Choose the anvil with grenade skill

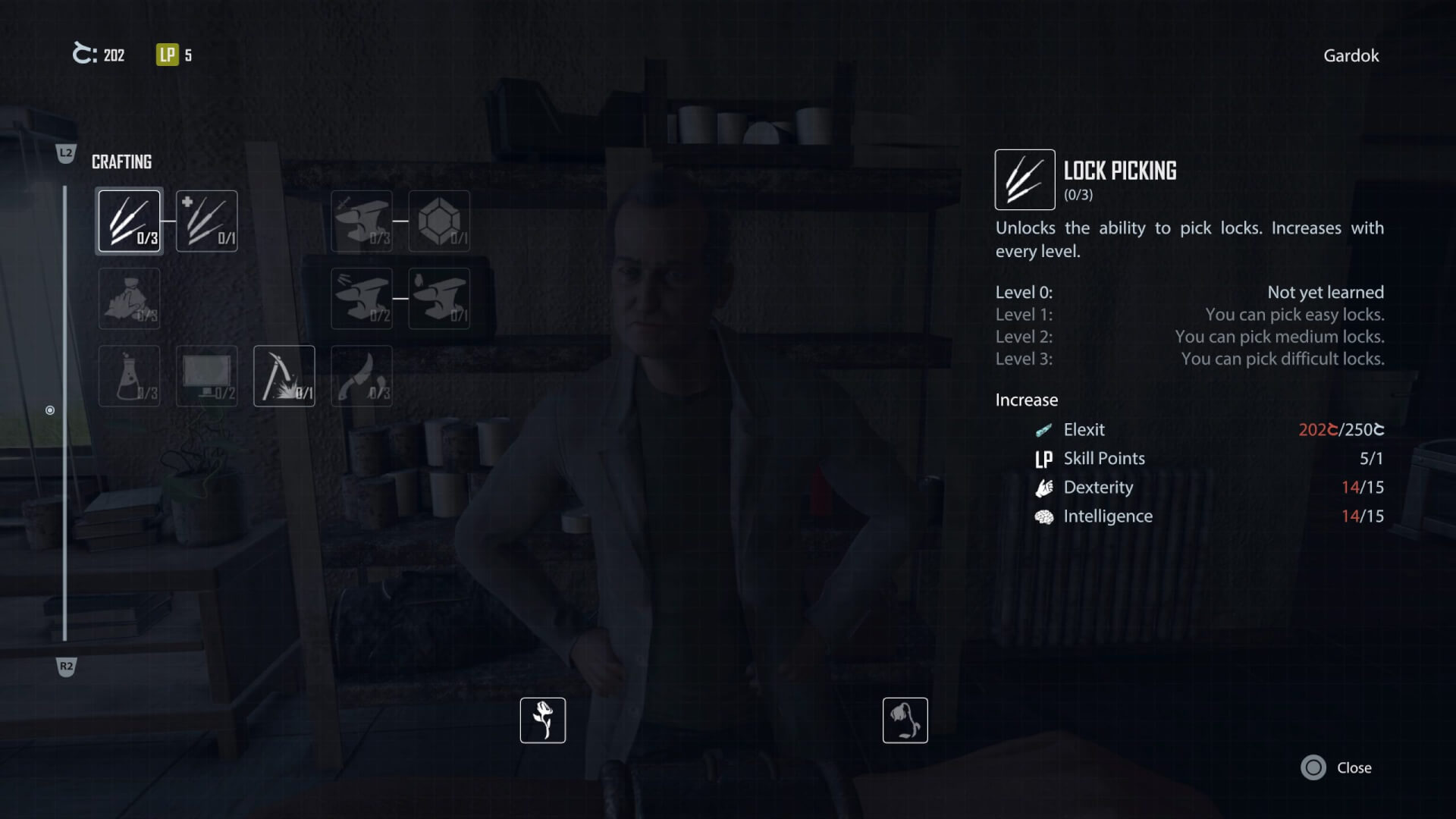click(x=439, y=298)
